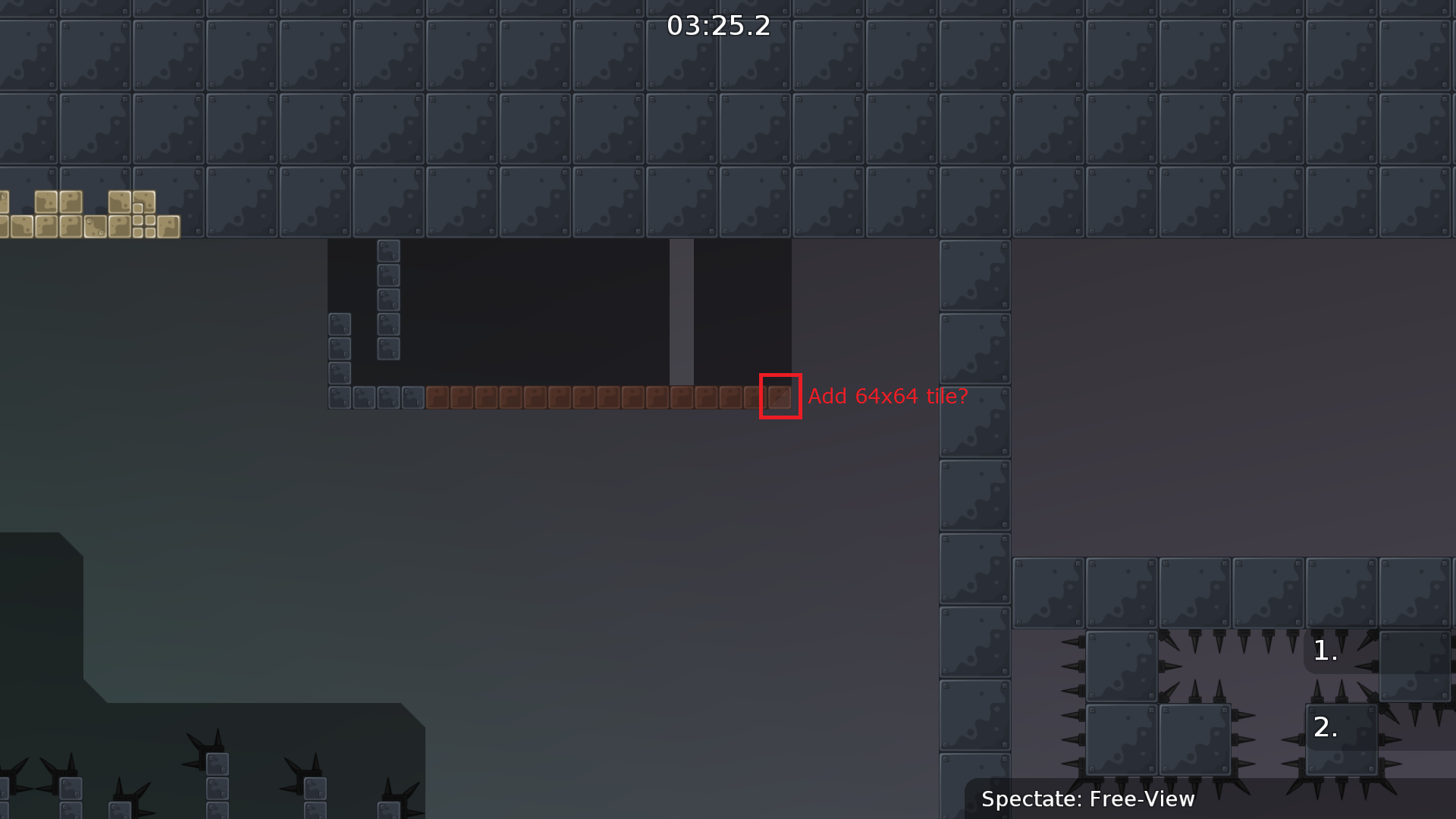Select the leftmost small tile in the row

tap(338, 396)
